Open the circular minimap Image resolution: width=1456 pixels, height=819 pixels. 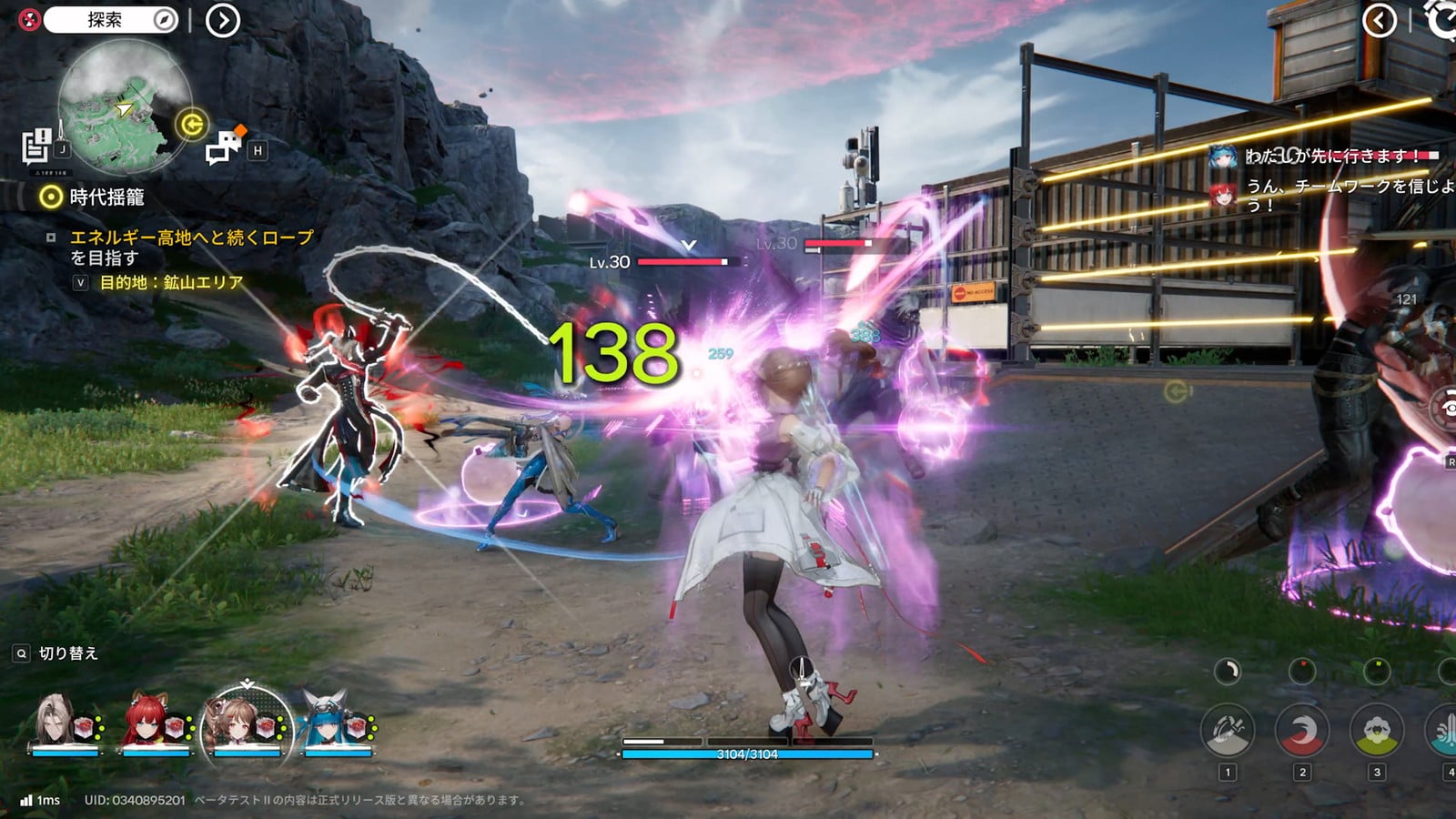click(125, 106)
